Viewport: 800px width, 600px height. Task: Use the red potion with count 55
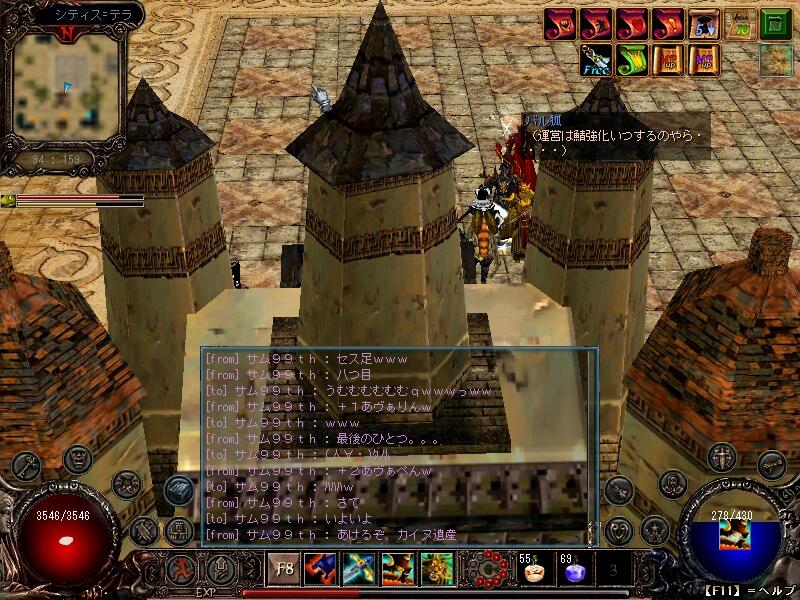532,570
